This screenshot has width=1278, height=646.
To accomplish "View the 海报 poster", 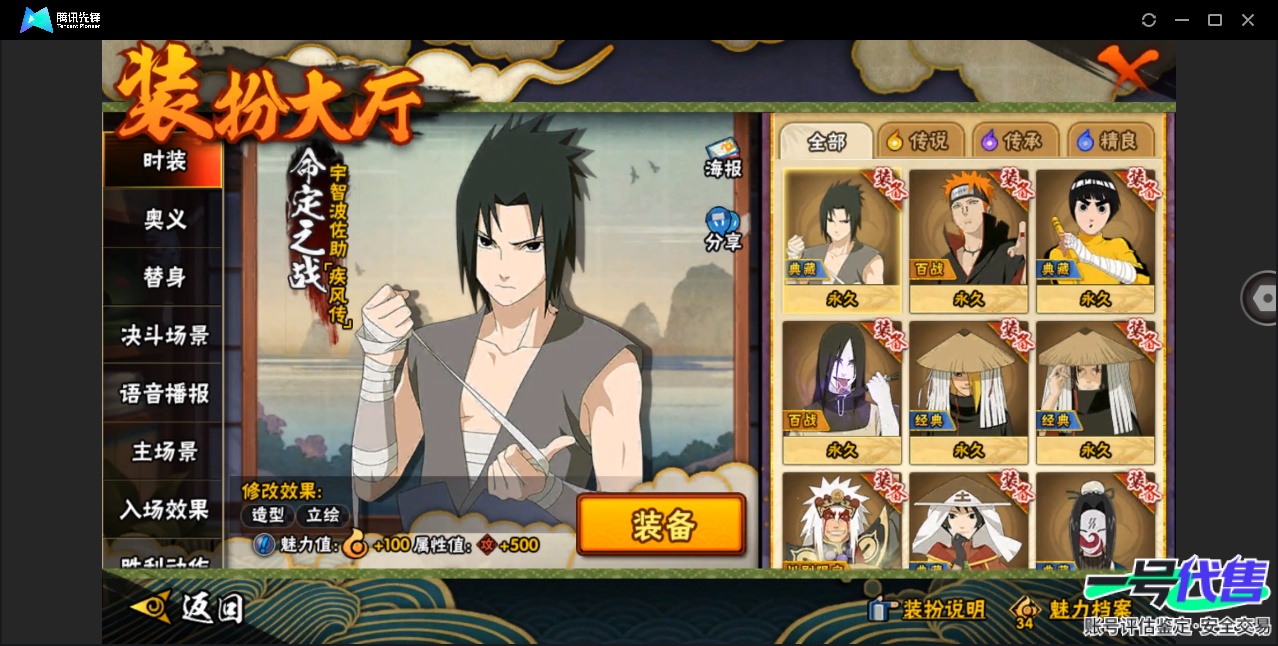I will pyautogui.click(x=722, y=159).
